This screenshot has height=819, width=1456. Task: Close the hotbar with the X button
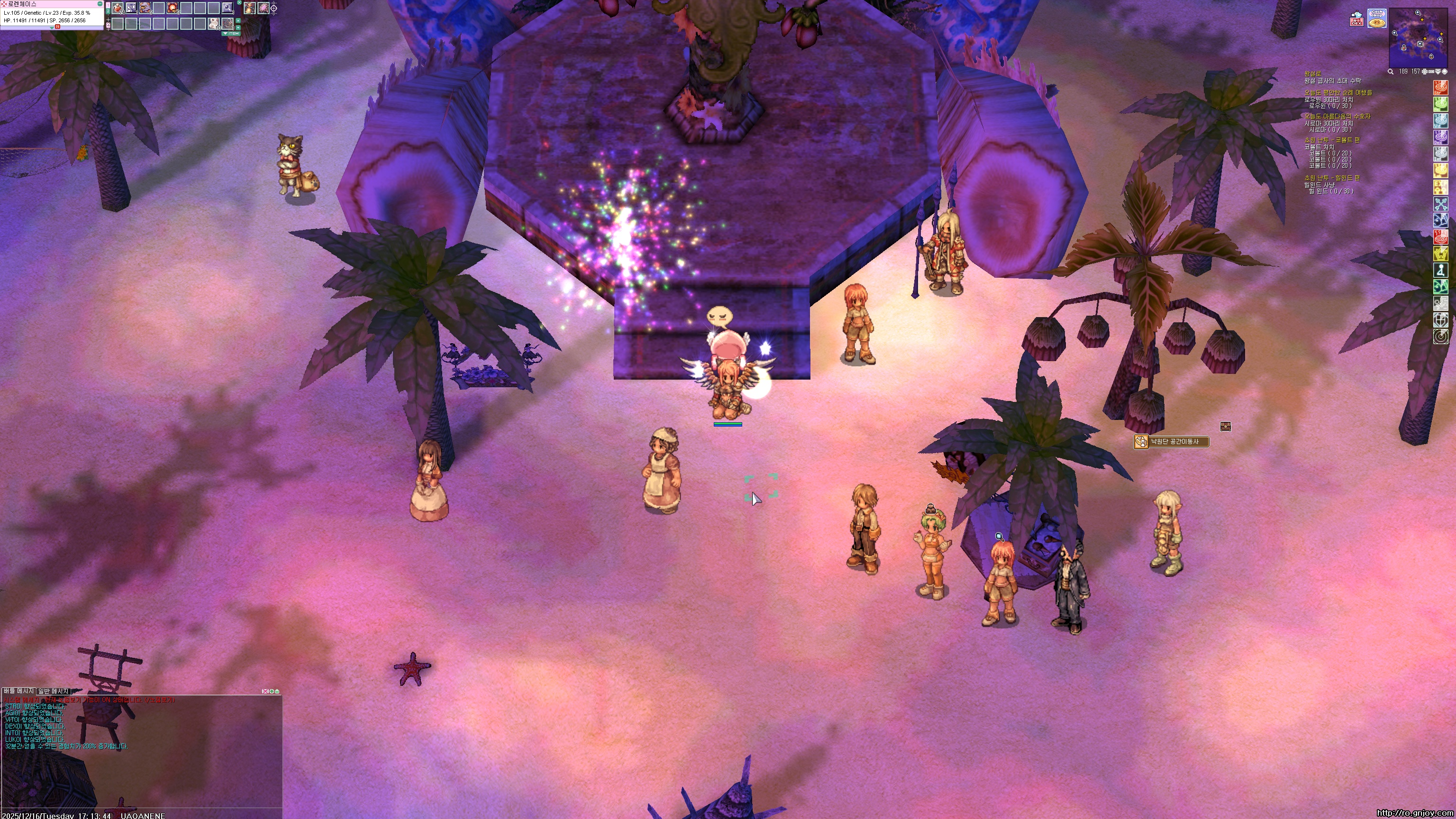click(x=239, y=3)
